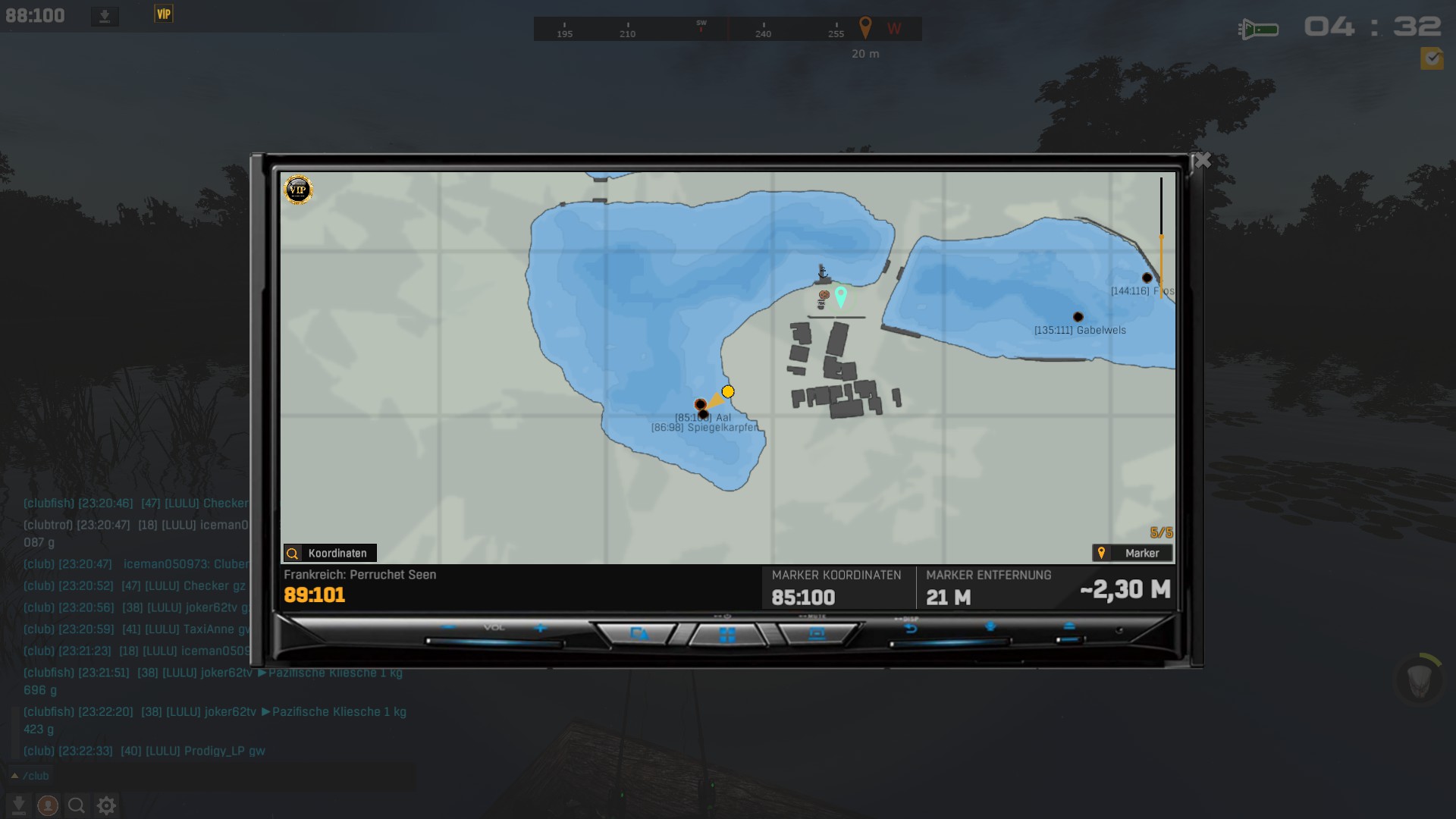Click the Marker button on the map
Screen dimensions: 1456x819
click(1132, 553)
